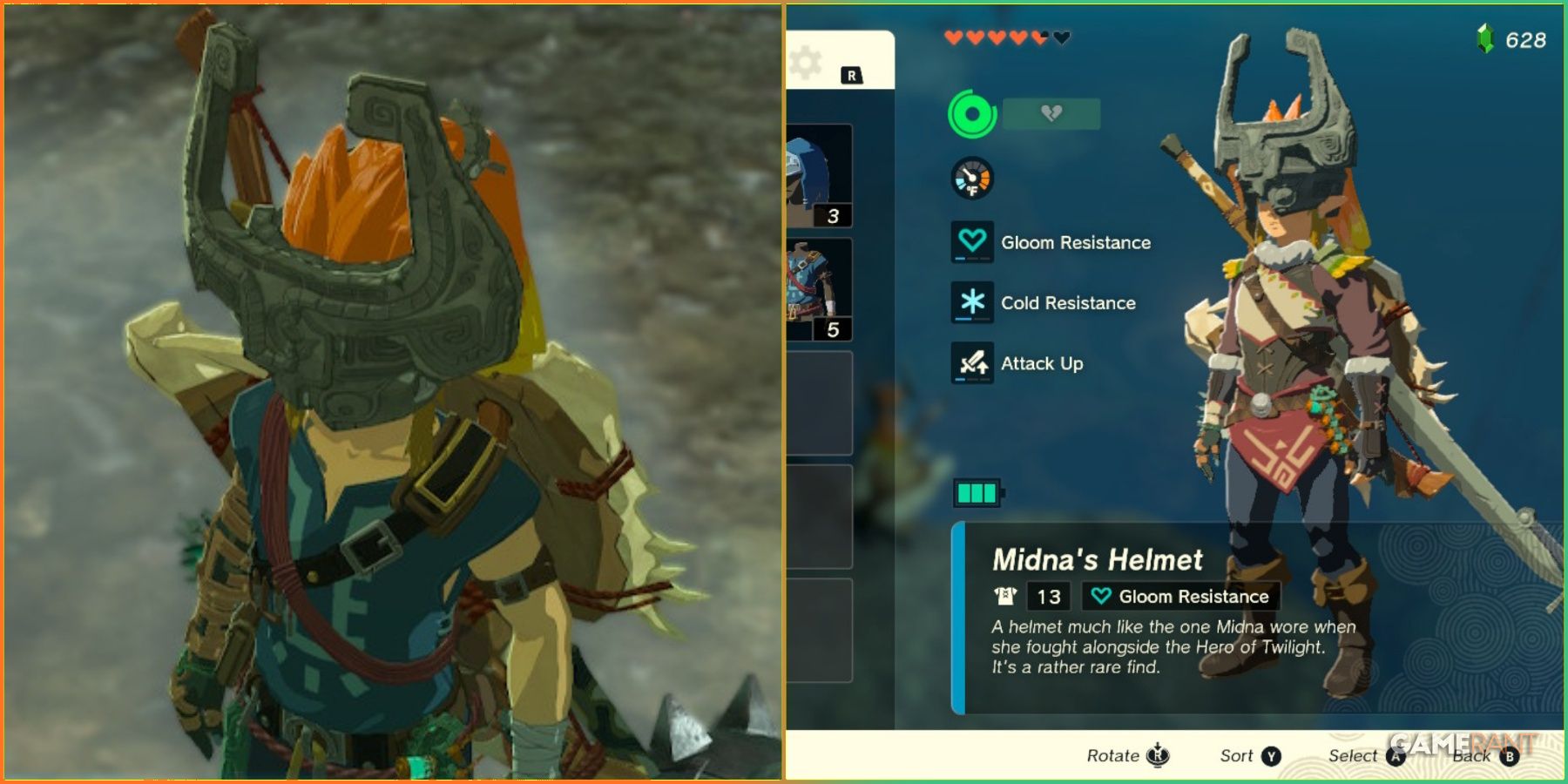Click the defense shirt icon beside 13

[1007, 597]
